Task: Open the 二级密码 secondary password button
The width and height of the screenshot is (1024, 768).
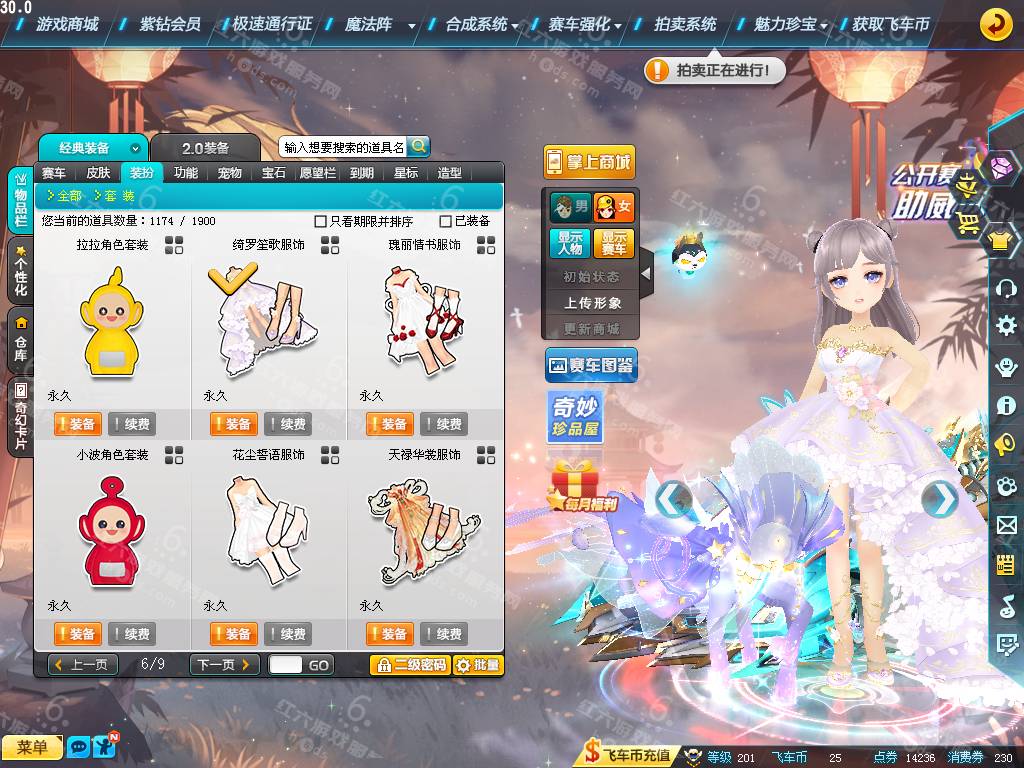Action: coord(409,665)
